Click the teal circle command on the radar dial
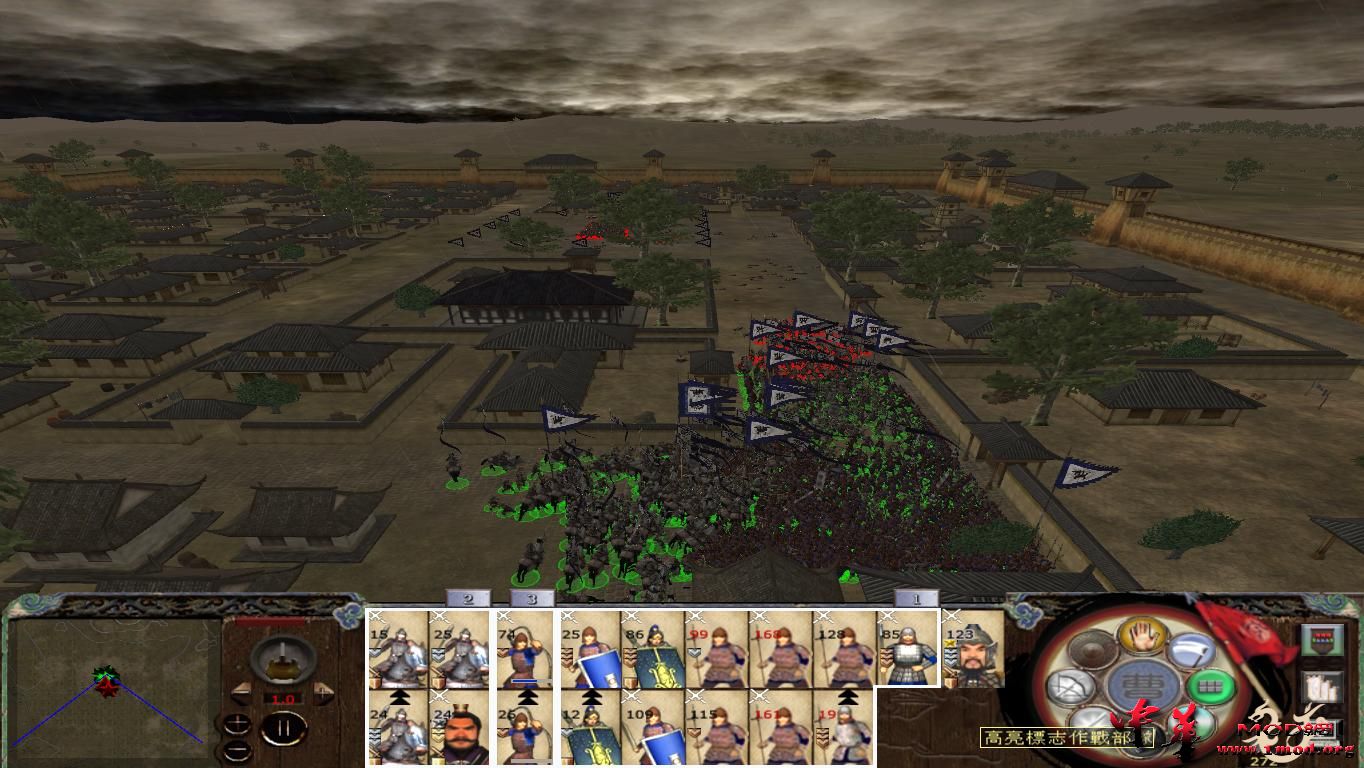Viewport: 1364px width, 768px height. pos(1193,720)
